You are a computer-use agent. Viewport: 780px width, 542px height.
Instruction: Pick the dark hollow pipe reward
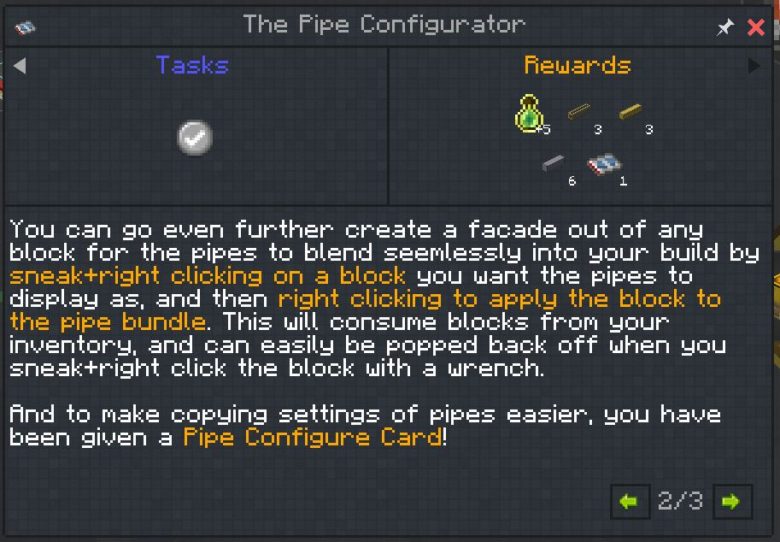click(580, 113)
